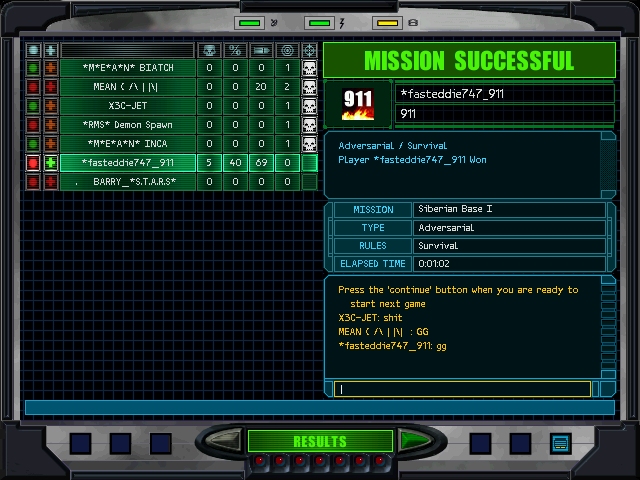Select the *RMS* Demon Spawn player row

[127, 125]
